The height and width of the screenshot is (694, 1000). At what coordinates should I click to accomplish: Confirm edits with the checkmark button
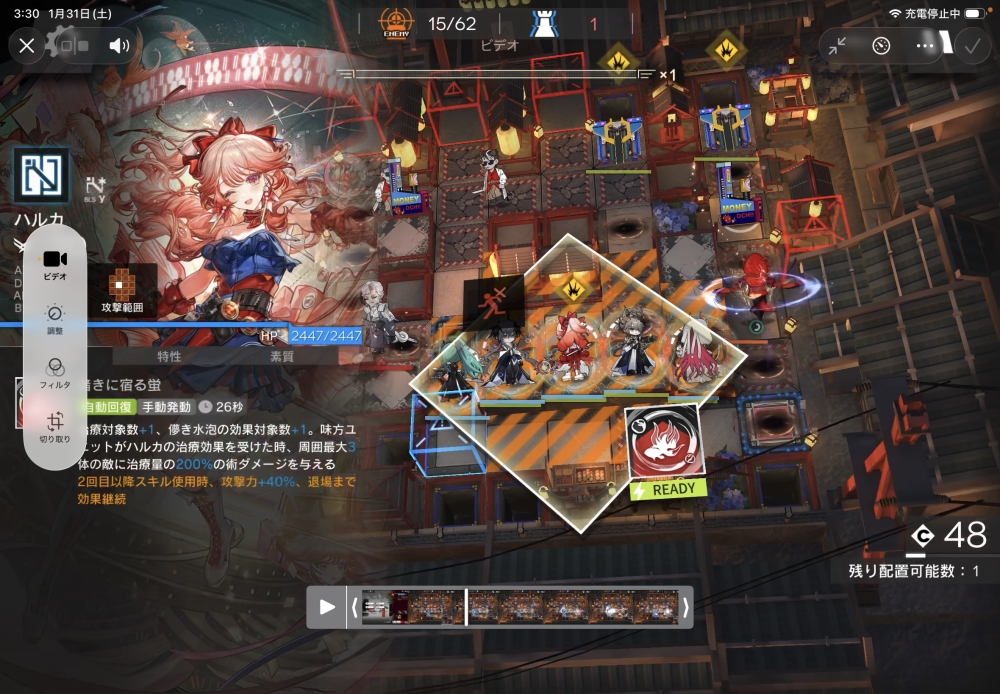(x=970, y=45)
